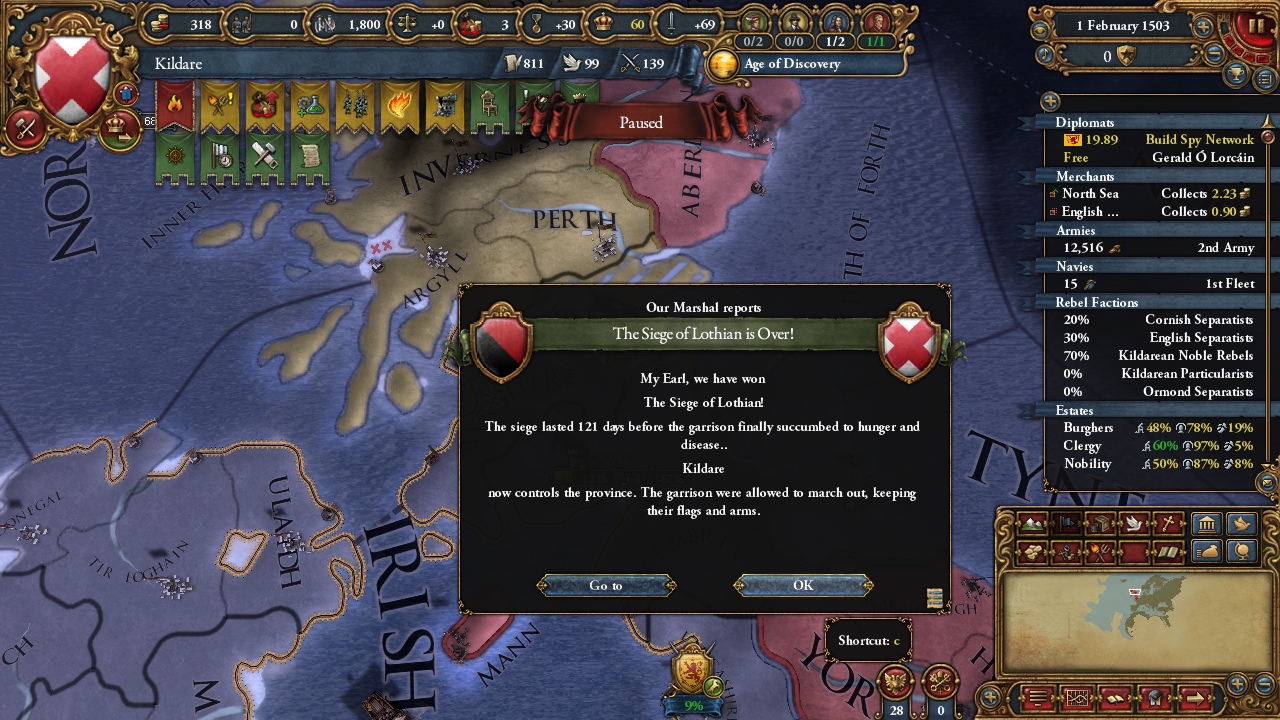Increase game speed with the plus button
The height and width of the screenshot is (720, 1280).
(x=1203, y=27)
